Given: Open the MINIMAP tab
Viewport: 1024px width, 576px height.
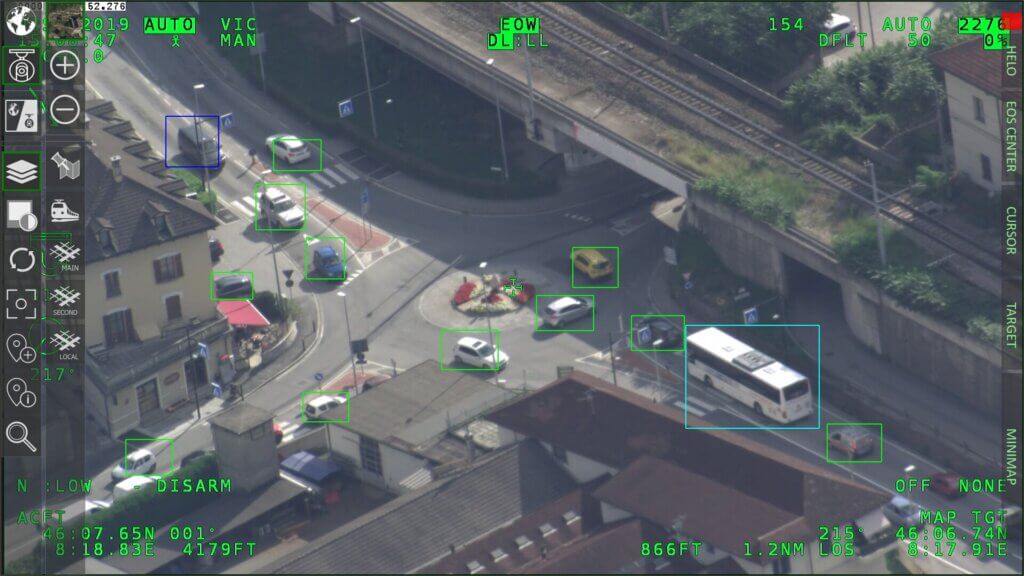Looking at the screenshot, I should tap(1011, 457).
